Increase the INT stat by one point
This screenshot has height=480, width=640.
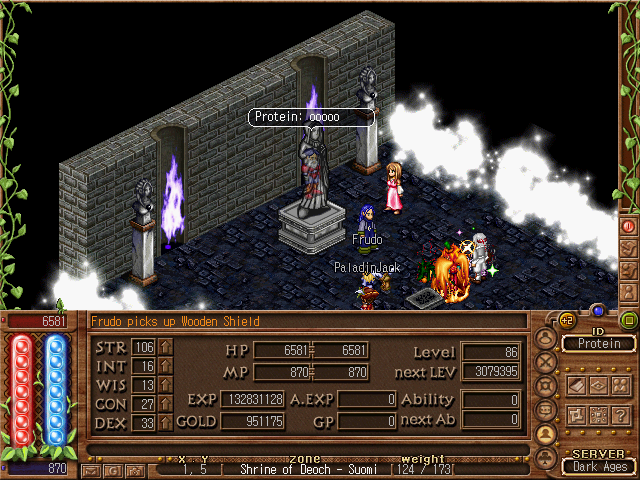click(166, 366)
